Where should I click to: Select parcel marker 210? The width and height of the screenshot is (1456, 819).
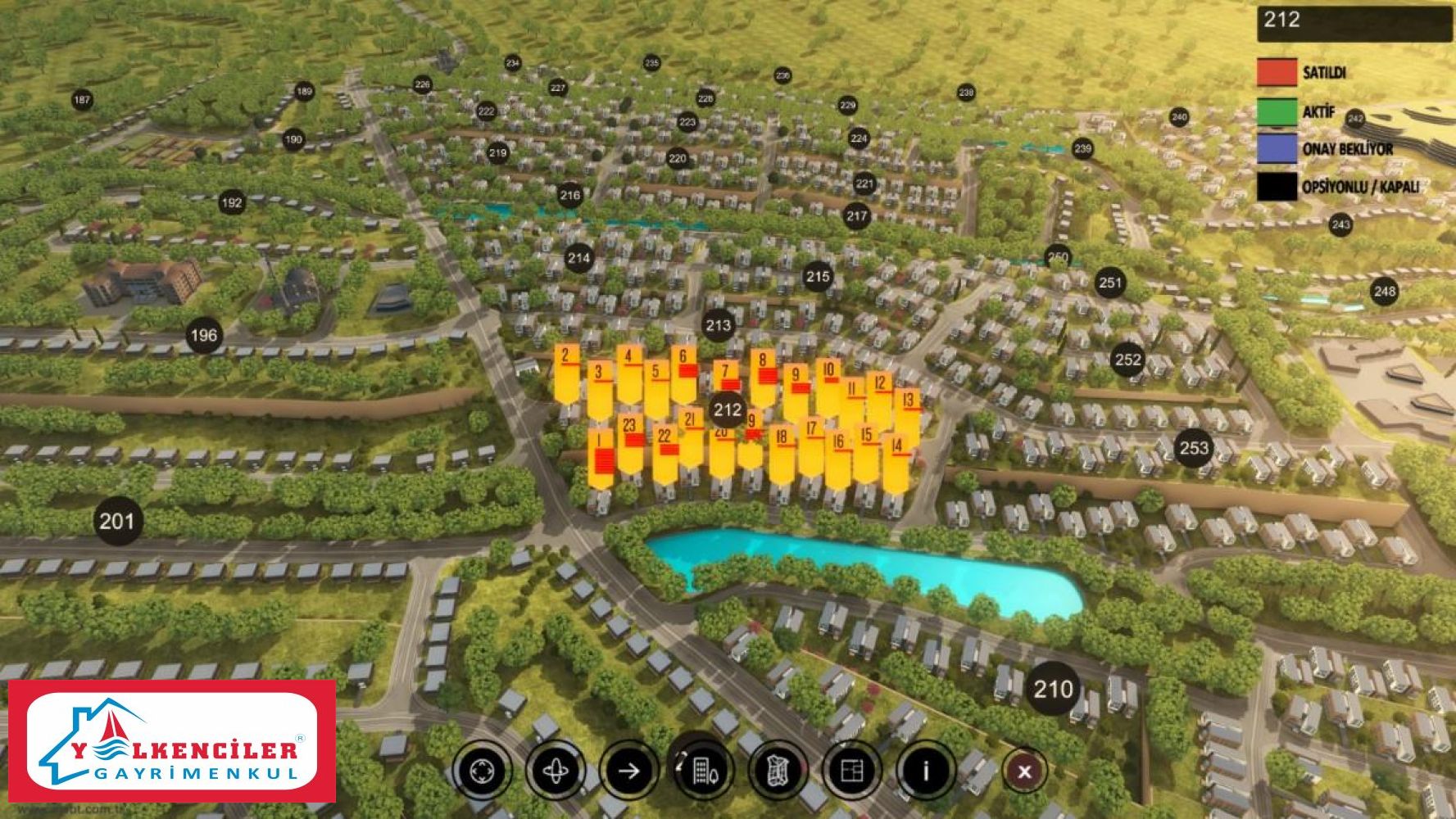point(1053,689)
